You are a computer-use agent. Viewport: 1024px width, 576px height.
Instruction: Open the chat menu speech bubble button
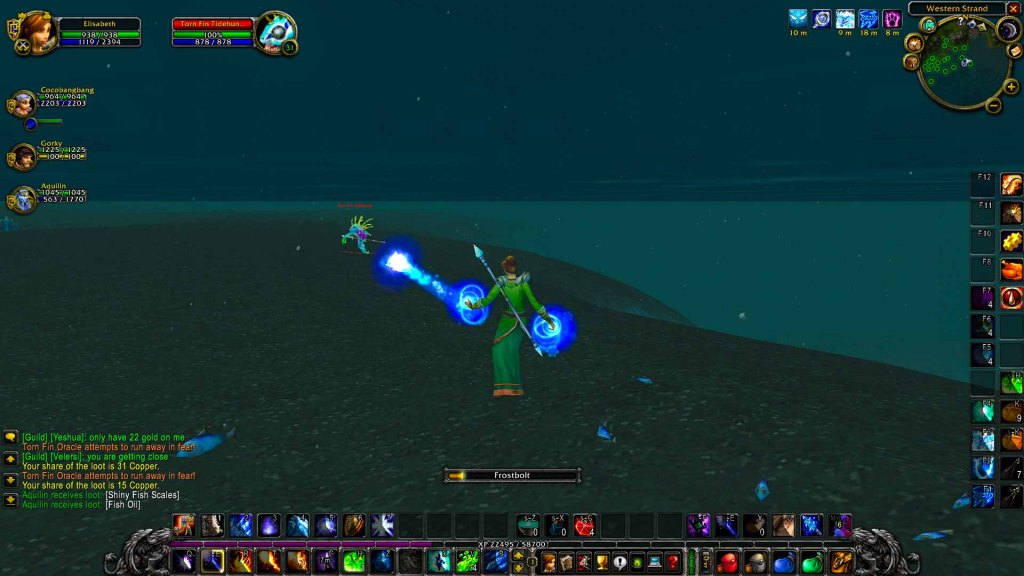11,437
